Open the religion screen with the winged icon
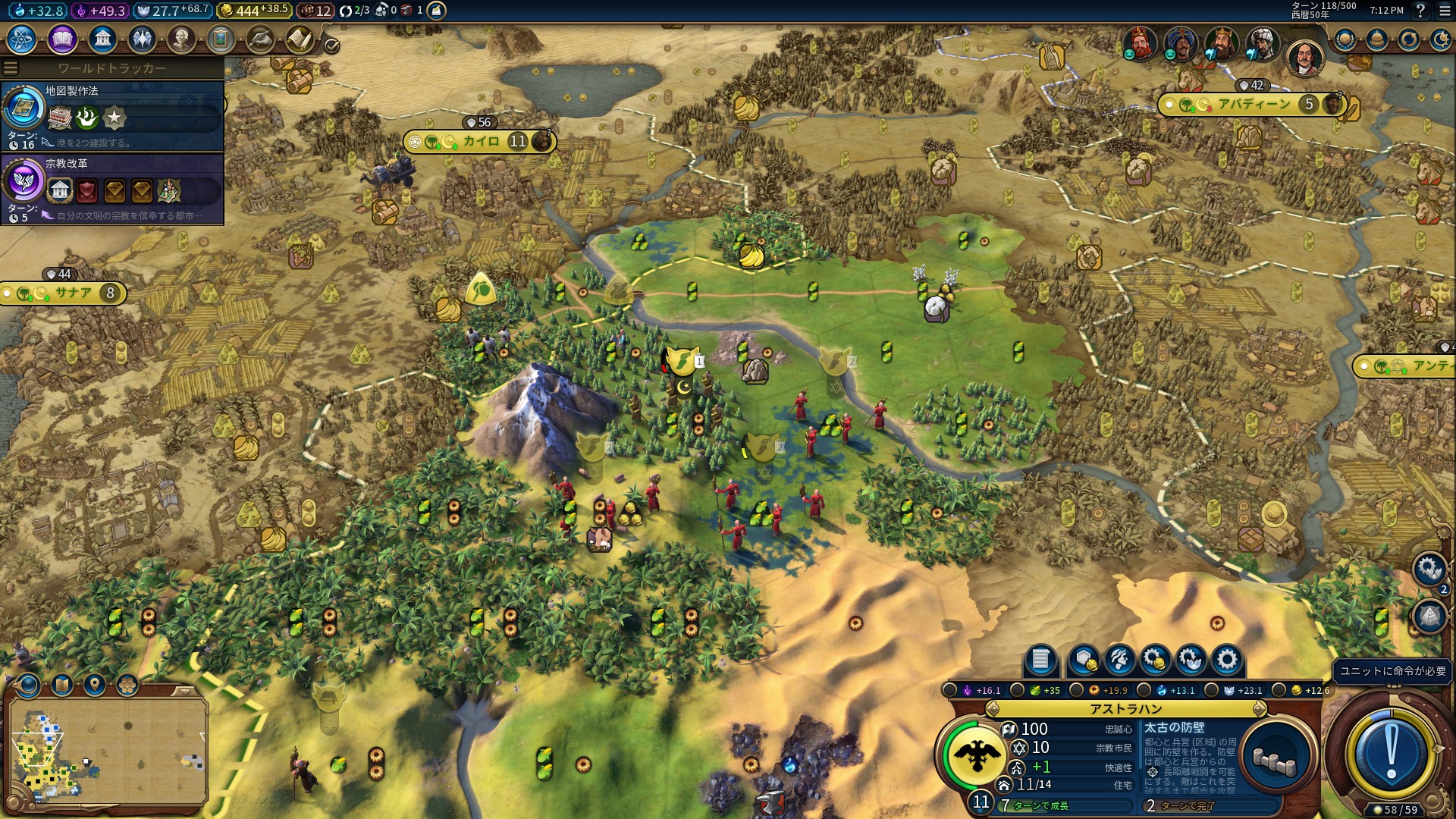Image resolution: width=1456 pixels, height=819 pixels. [142, 39]
